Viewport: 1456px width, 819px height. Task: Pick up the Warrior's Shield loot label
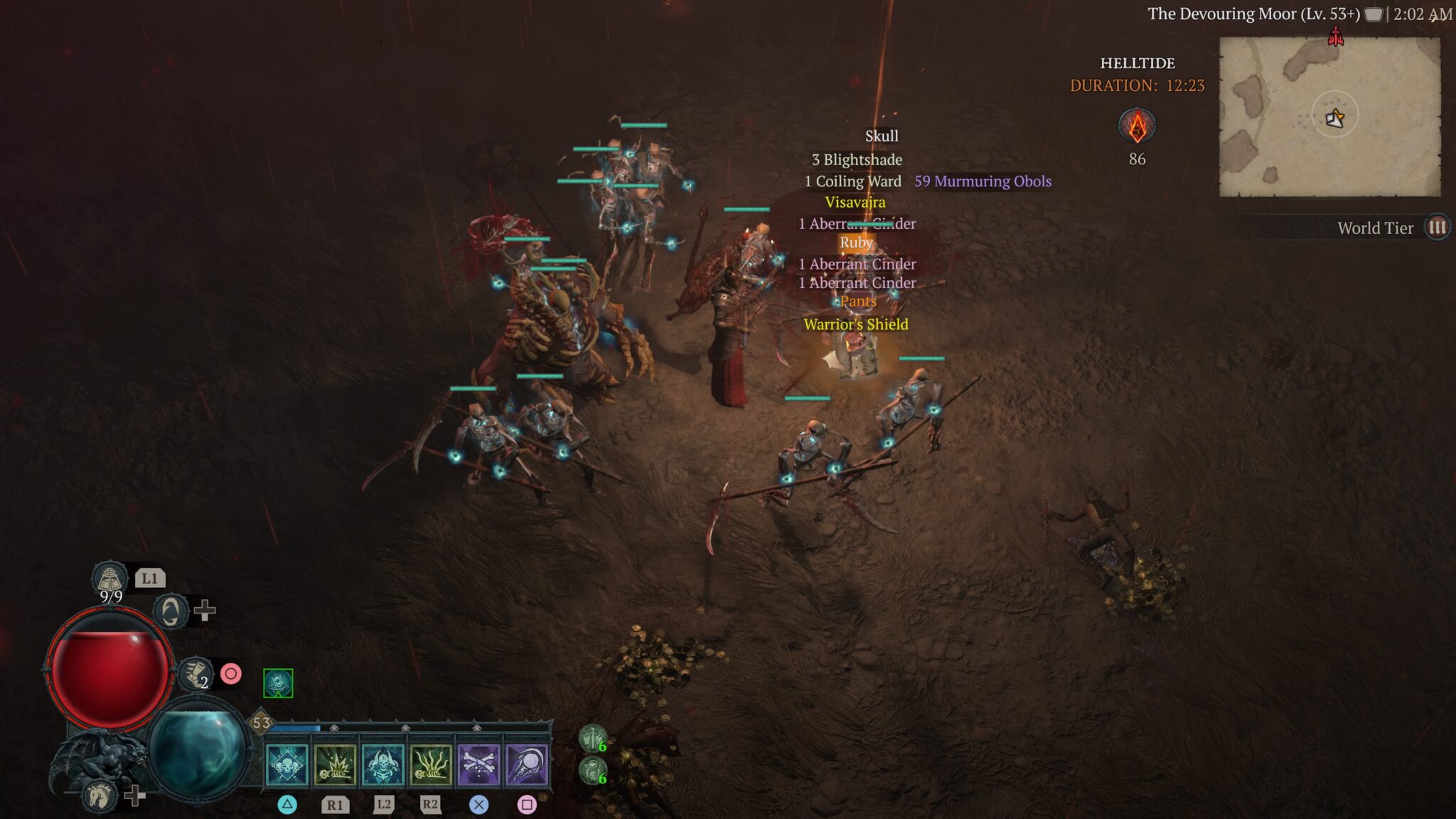[x=857, y=325]
